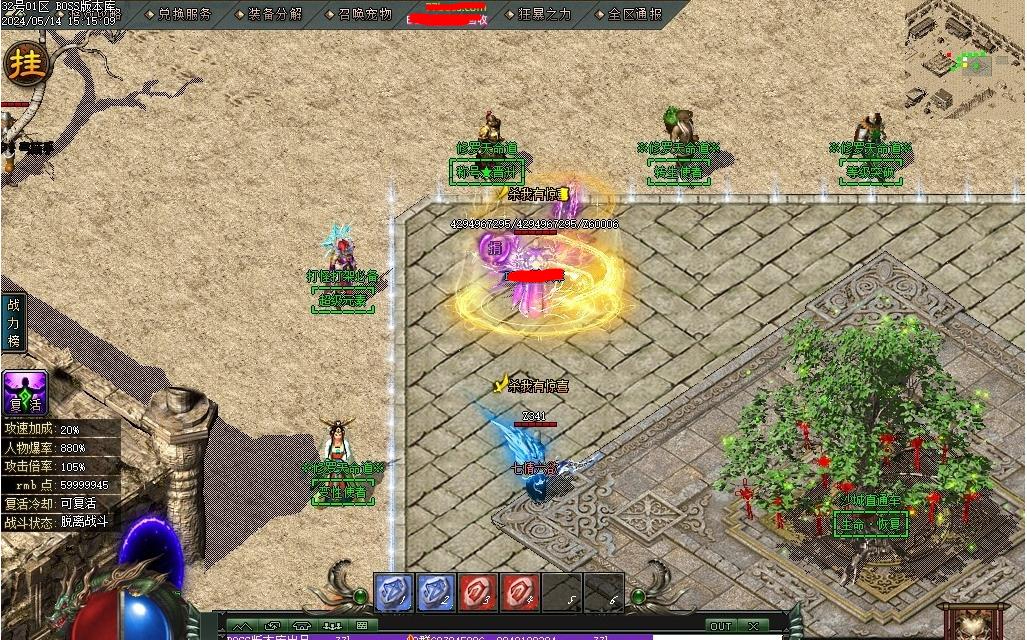The image size is (1027, 640).
Task: Open the 战力榜 power ranking tab
Action: (13, 322)
